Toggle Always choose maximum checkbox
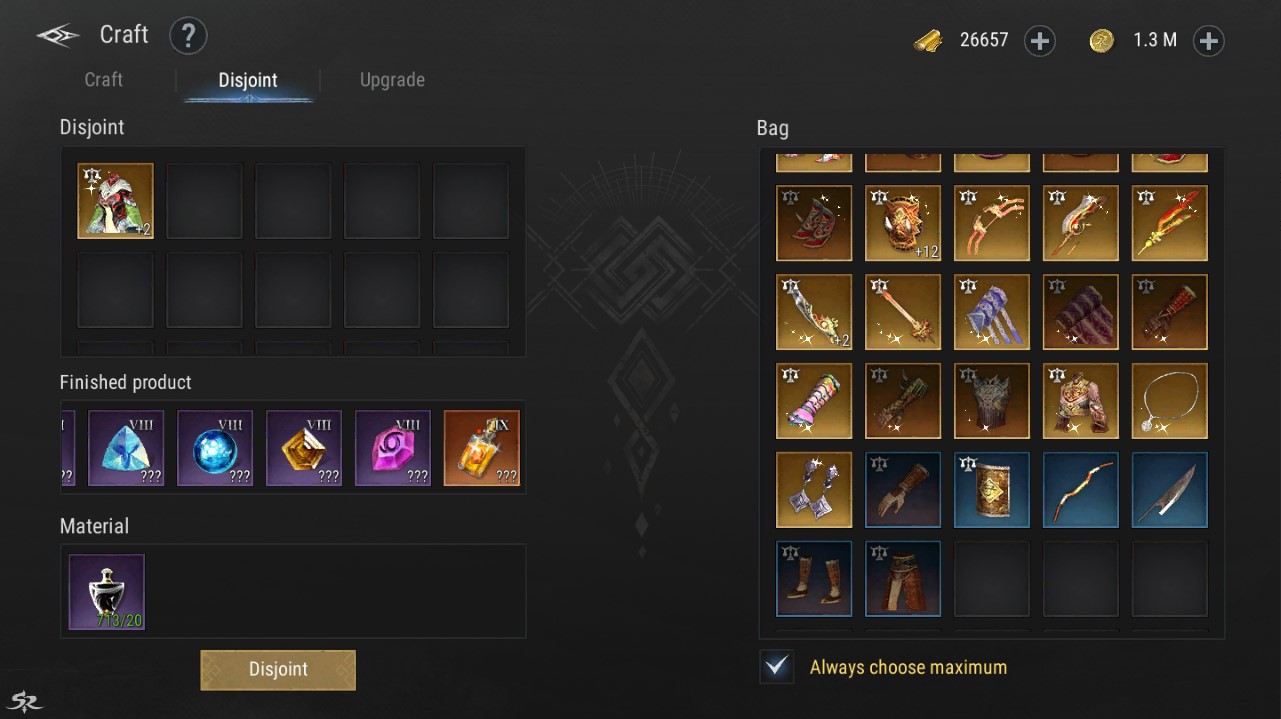 tap(776, 667)
